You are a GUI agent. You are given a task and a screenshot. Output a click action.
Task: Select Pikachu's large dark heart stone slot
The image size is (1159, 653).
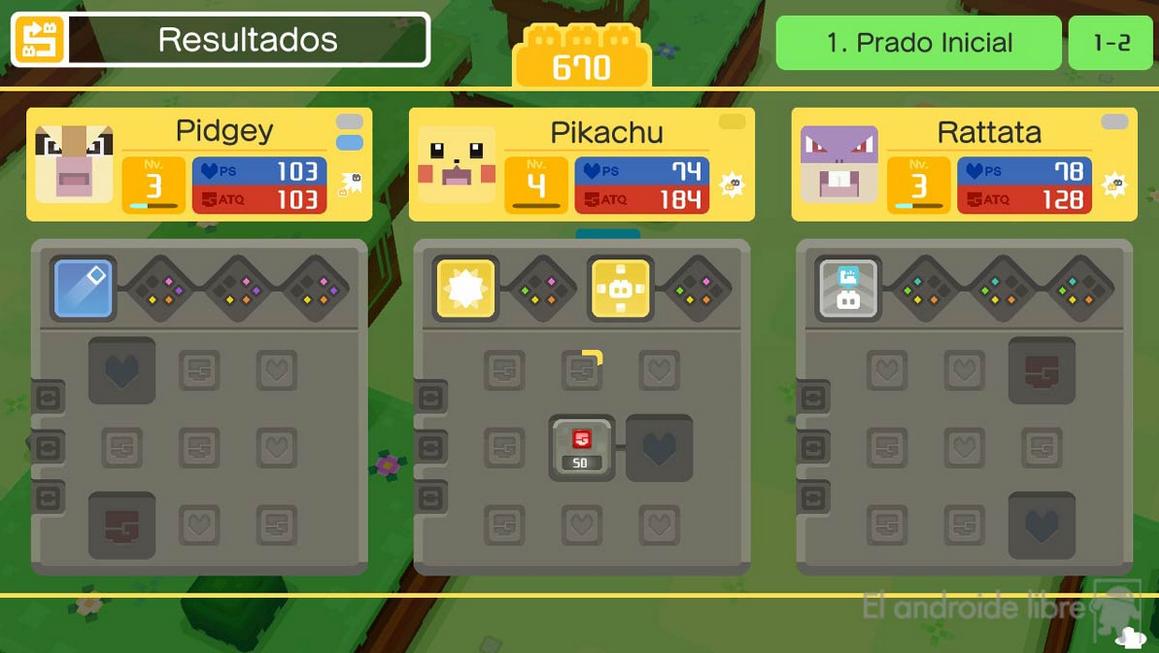(x=659, y=448)
